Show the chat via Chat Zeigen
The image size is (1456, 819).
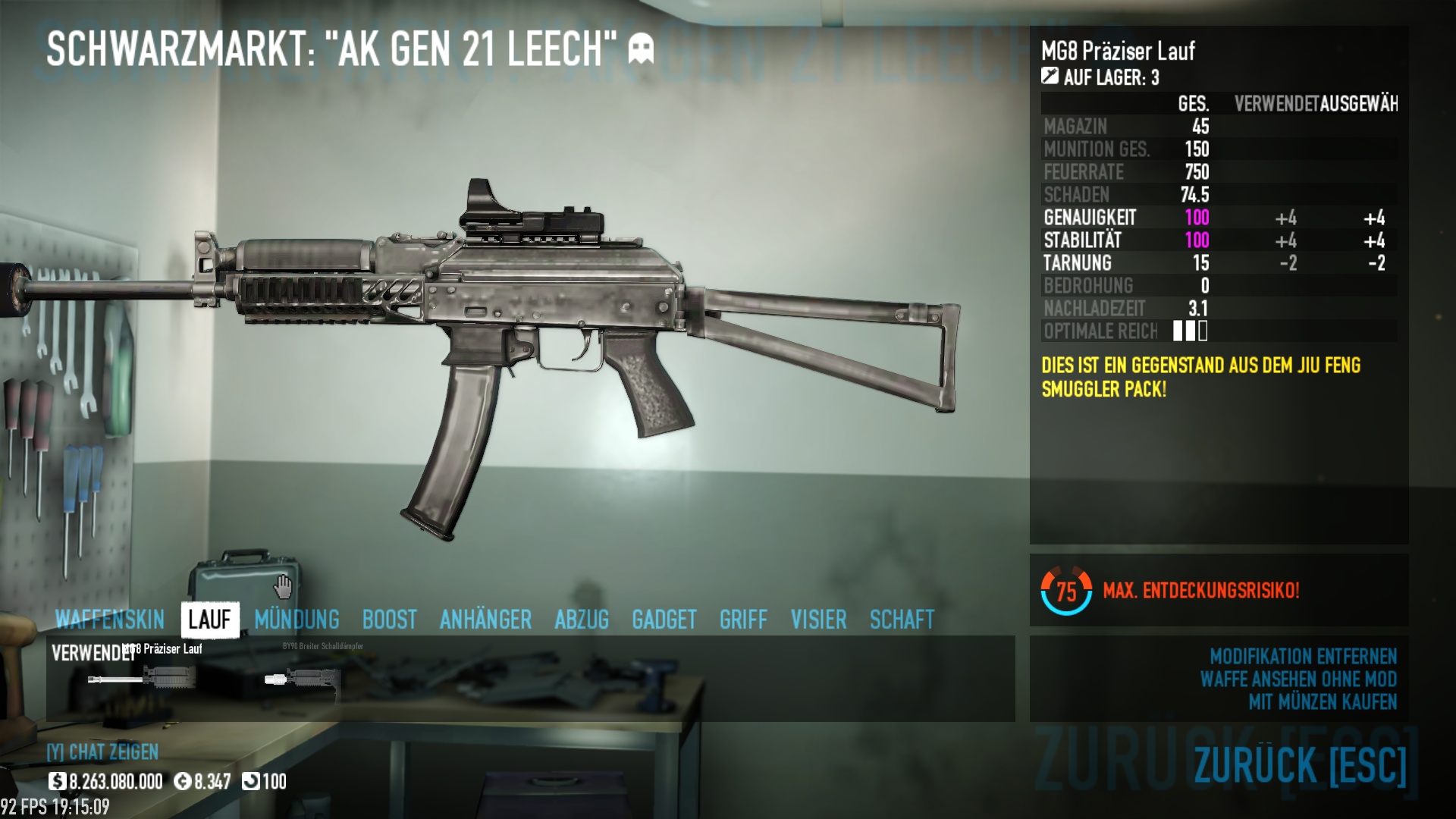[x=103, y=752]
